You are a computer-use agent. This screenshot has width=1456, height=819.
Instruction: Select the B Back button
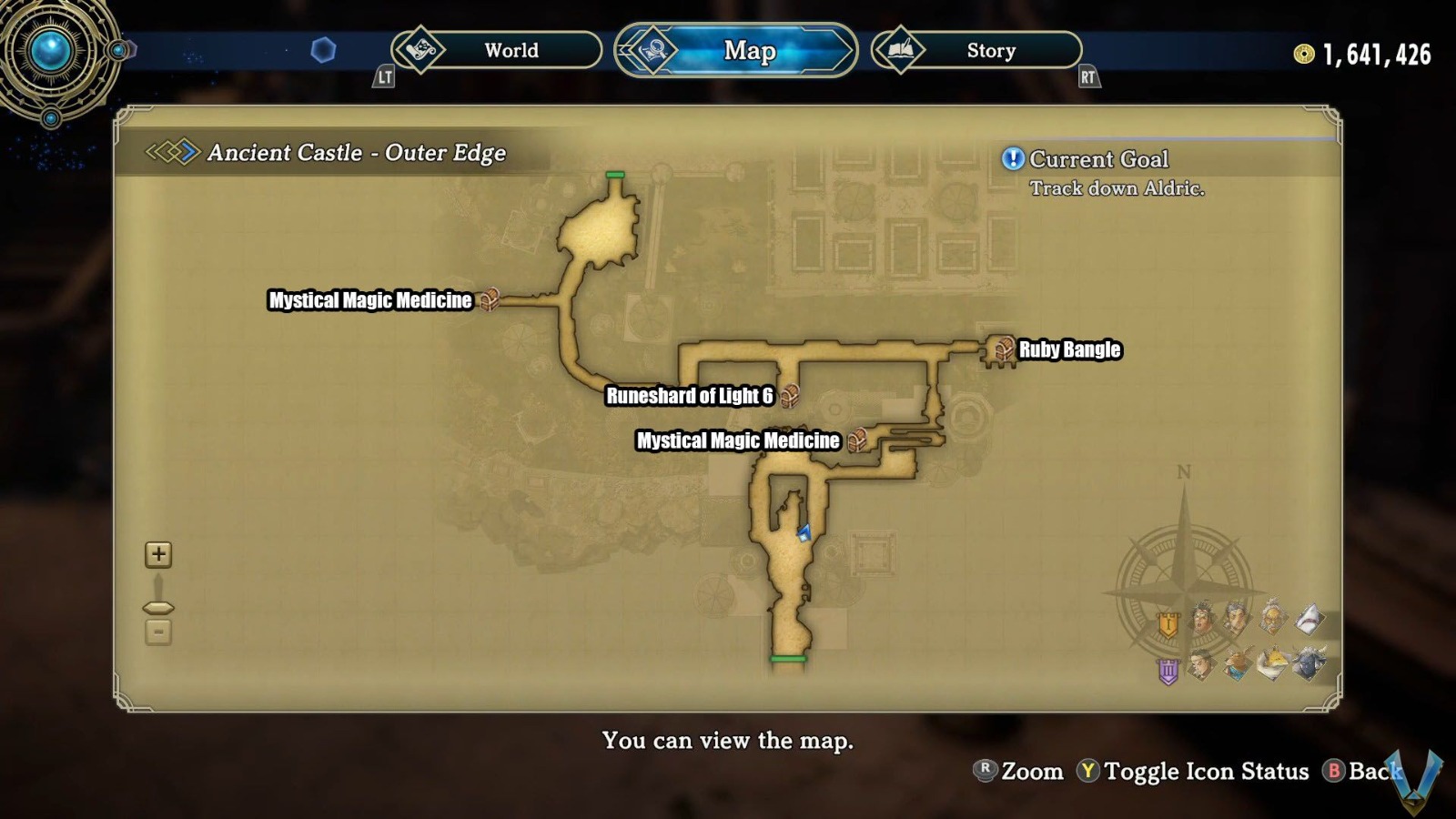(1358, 771)
